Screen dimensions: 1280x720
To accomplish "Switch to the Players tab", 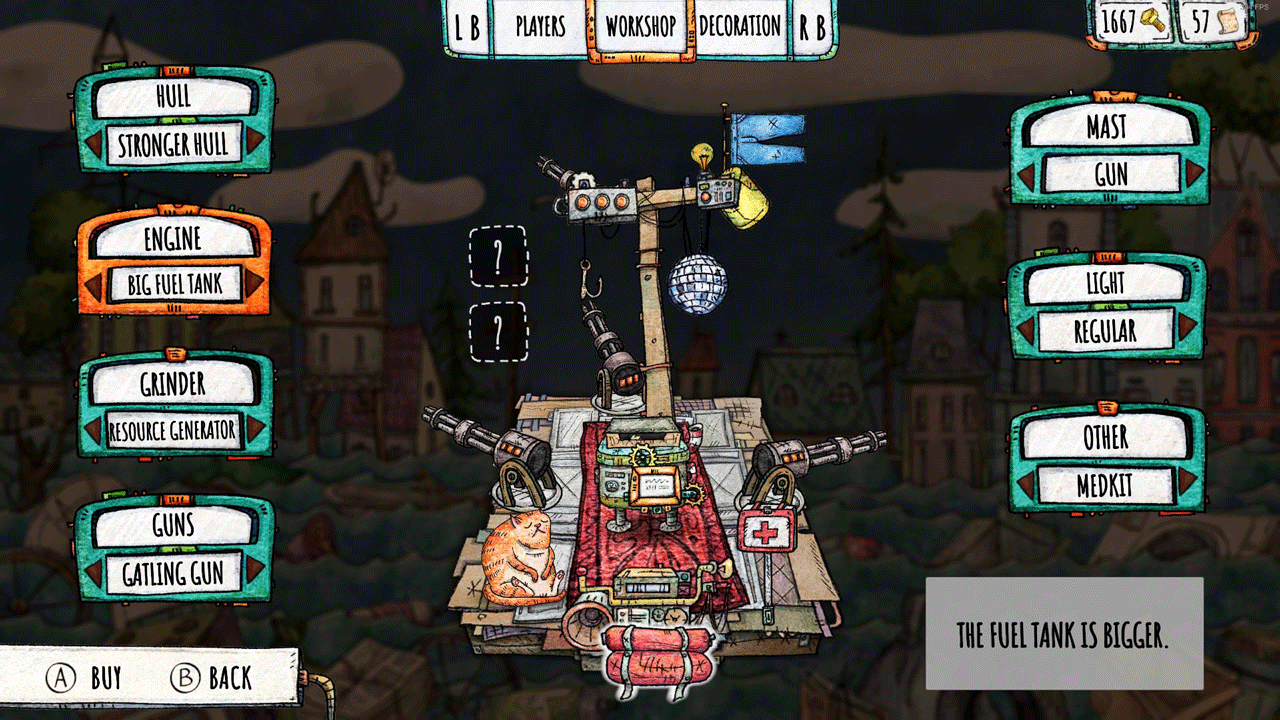I will [540, 27].
